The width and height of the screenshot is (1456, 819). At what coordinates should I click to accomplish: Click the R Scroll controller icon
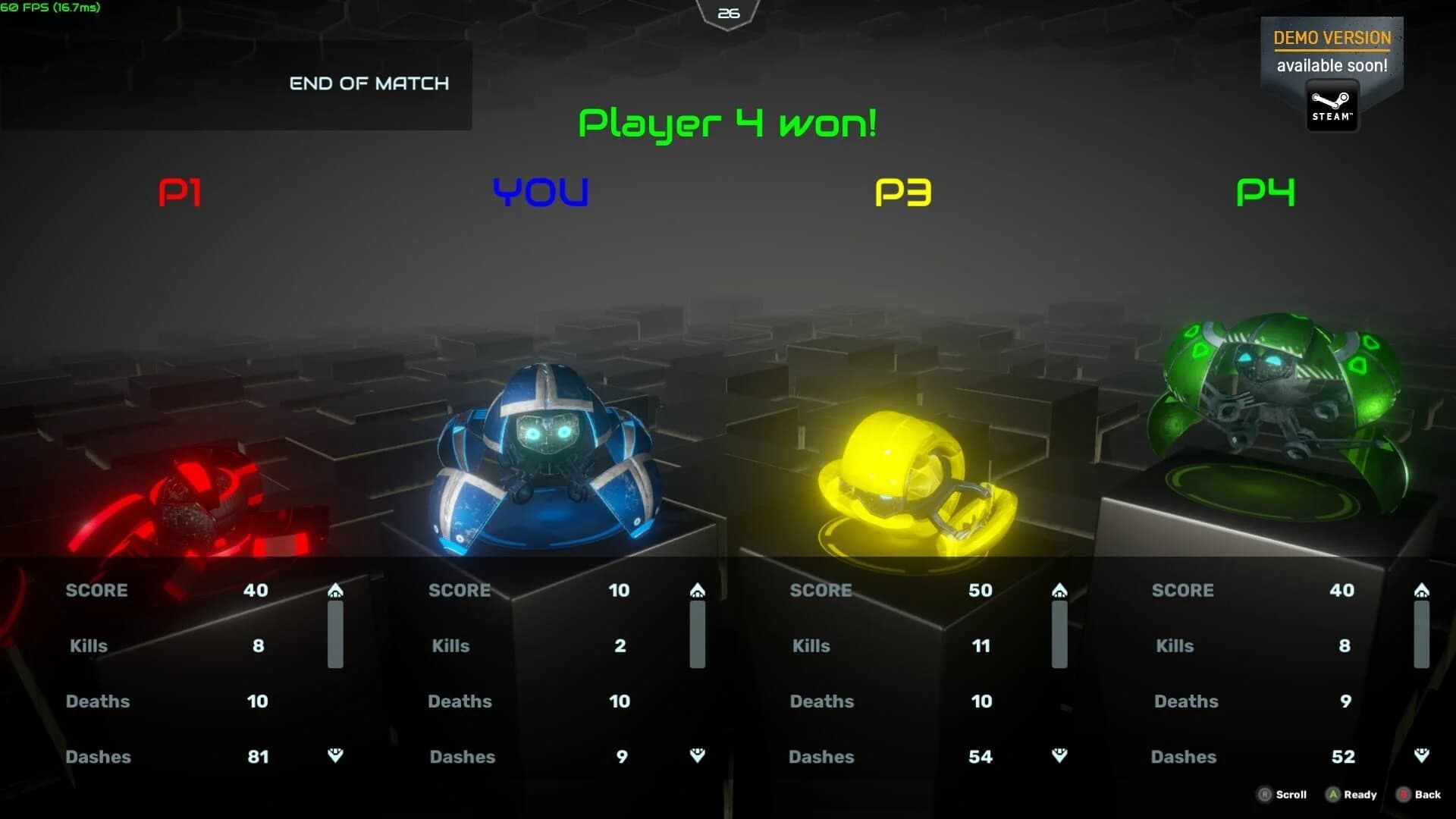(1263, 795)
